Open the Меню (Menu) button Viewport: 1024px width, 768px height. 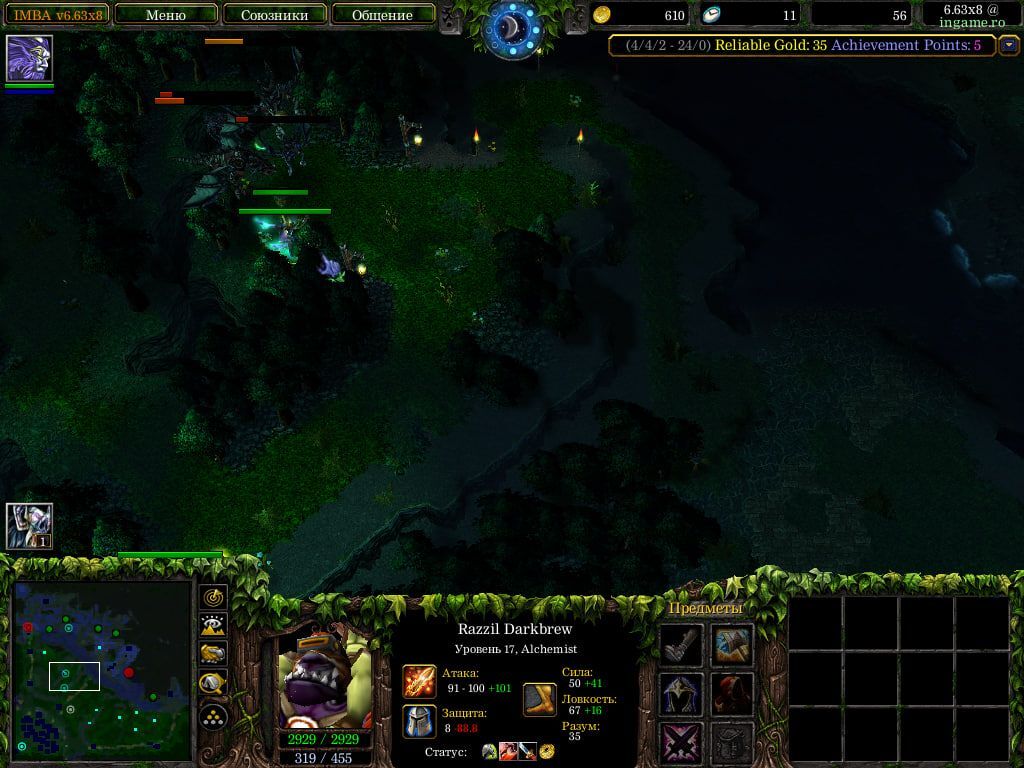click(166, 15)
